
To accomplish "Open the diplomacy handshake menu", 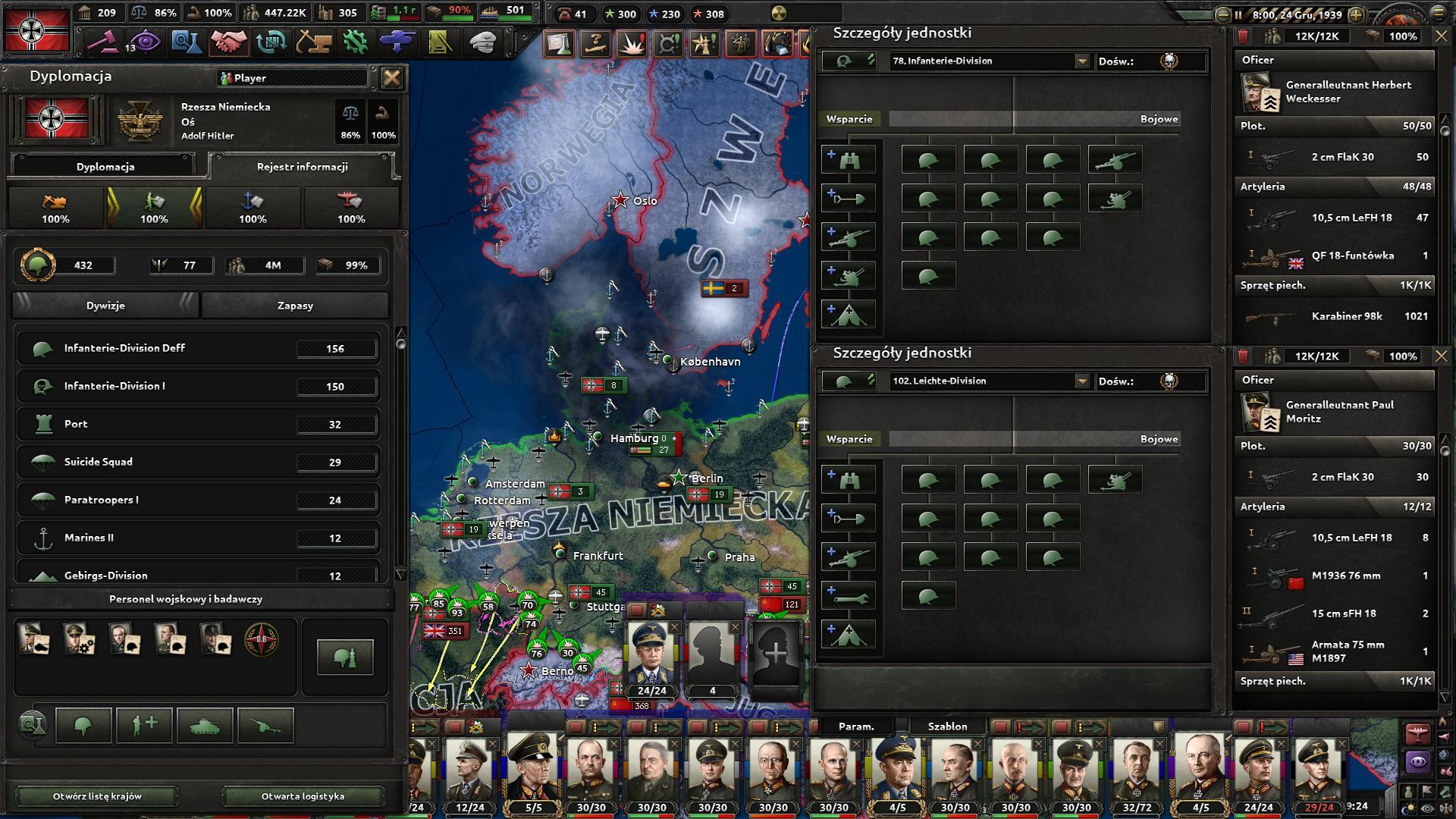I will [227, 42].
